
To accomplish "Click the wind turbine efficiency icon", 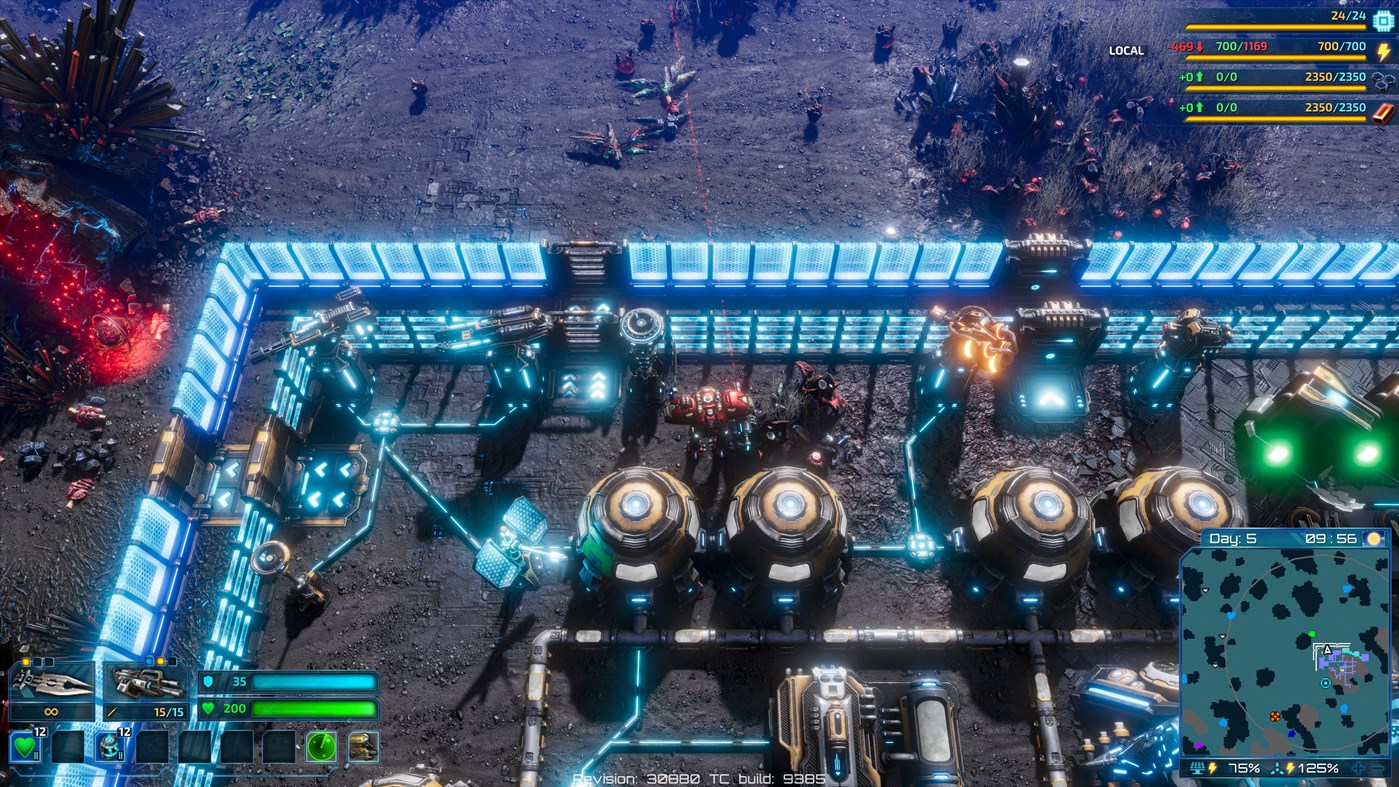I will coord(1277,768).
